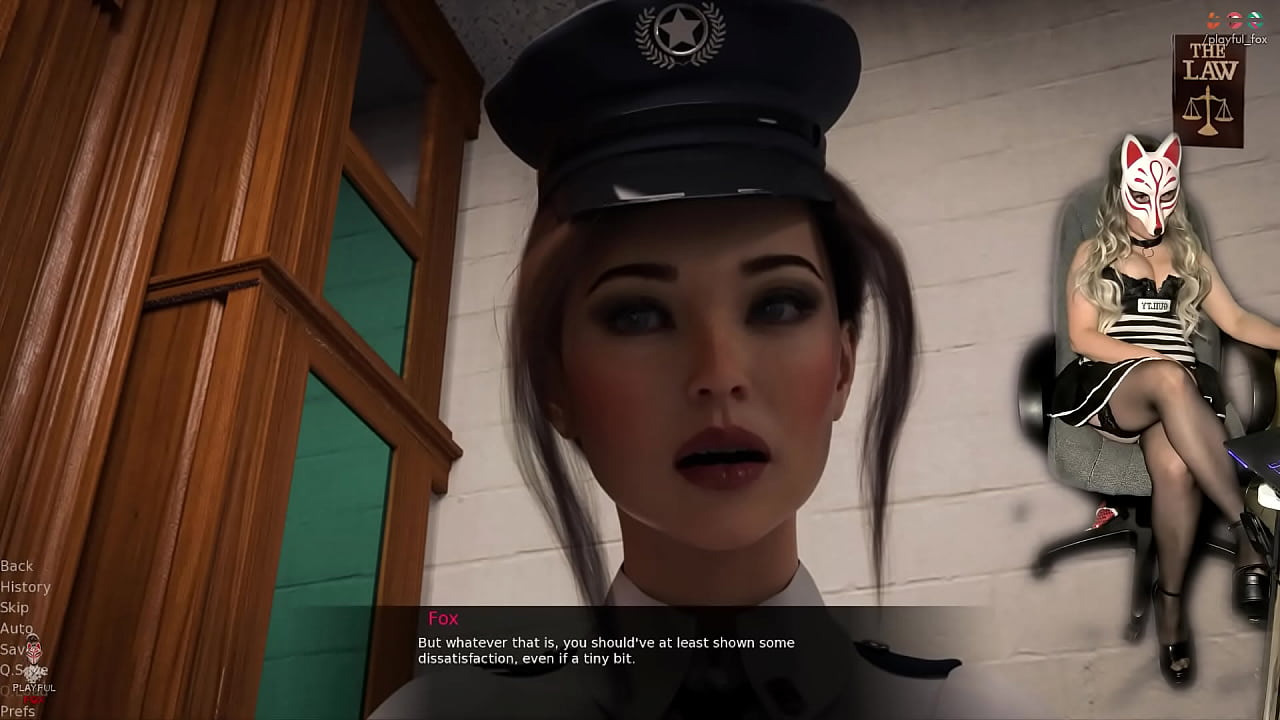The image size is (1280, 720).
Task: Click Back to rewind dialogue
Action: coord(16,565)
